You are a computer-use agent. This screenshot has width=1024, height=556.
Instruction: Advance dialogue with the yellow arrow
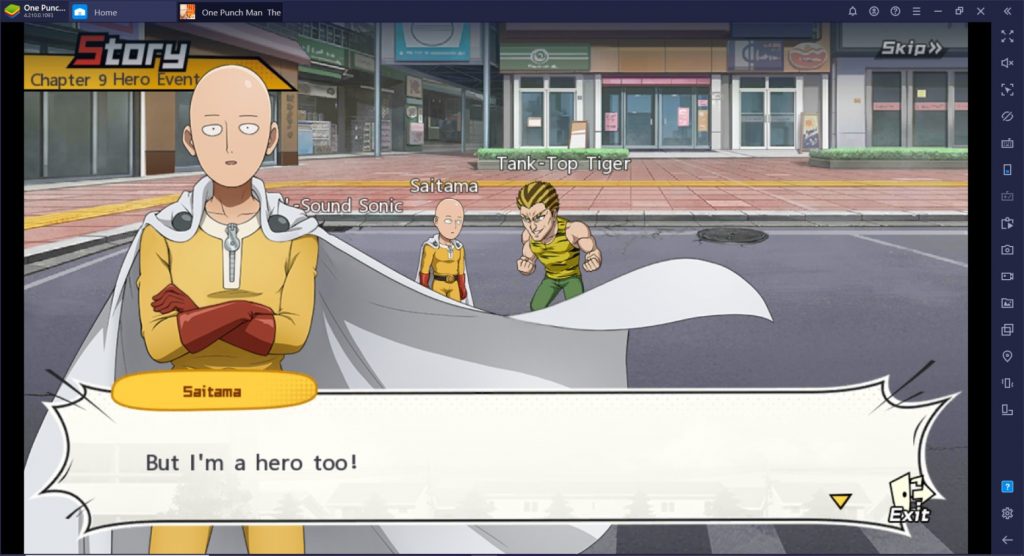coord(841,500)
